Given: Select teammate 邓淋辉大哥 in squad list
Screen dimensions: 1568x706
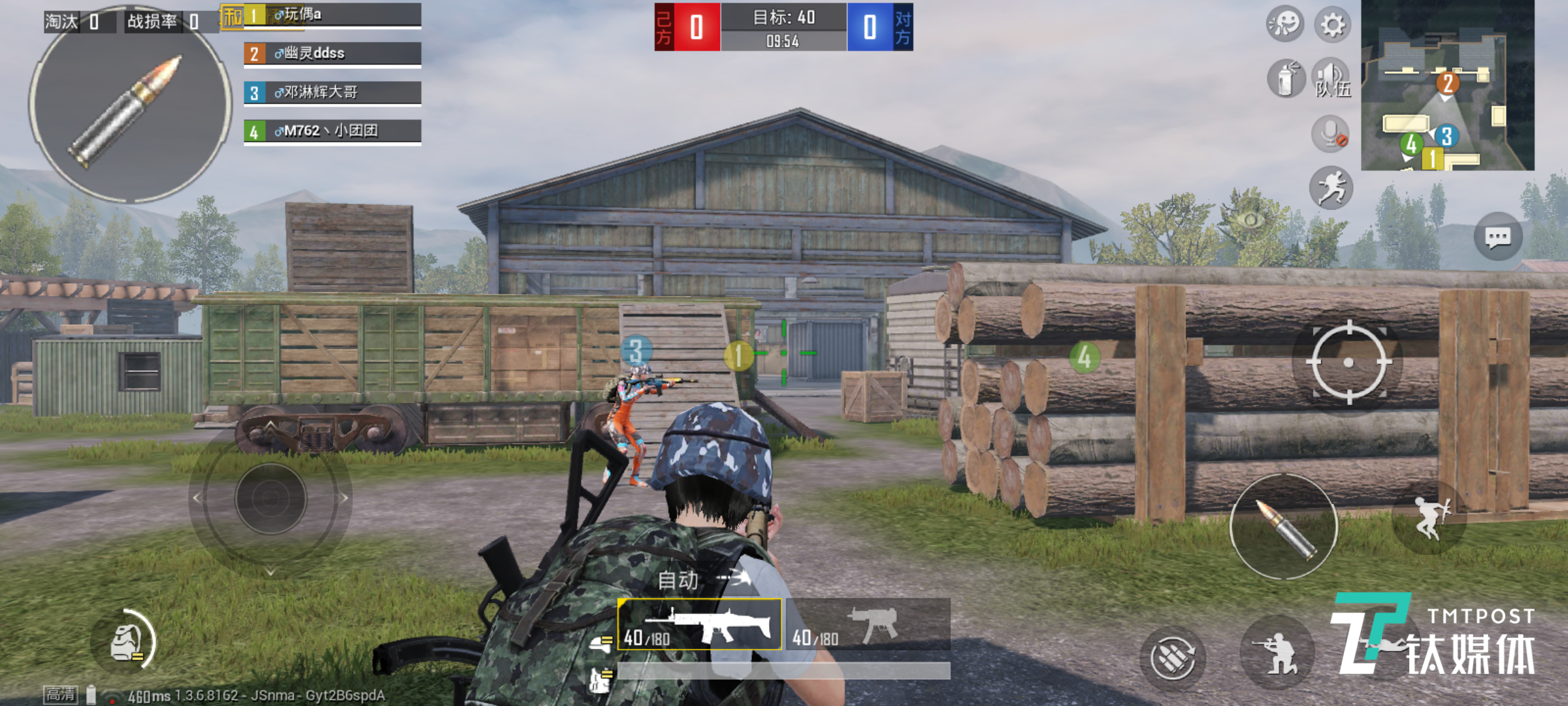Looking at the screenshot, I should pyautogui.click(x=333, y=92).
